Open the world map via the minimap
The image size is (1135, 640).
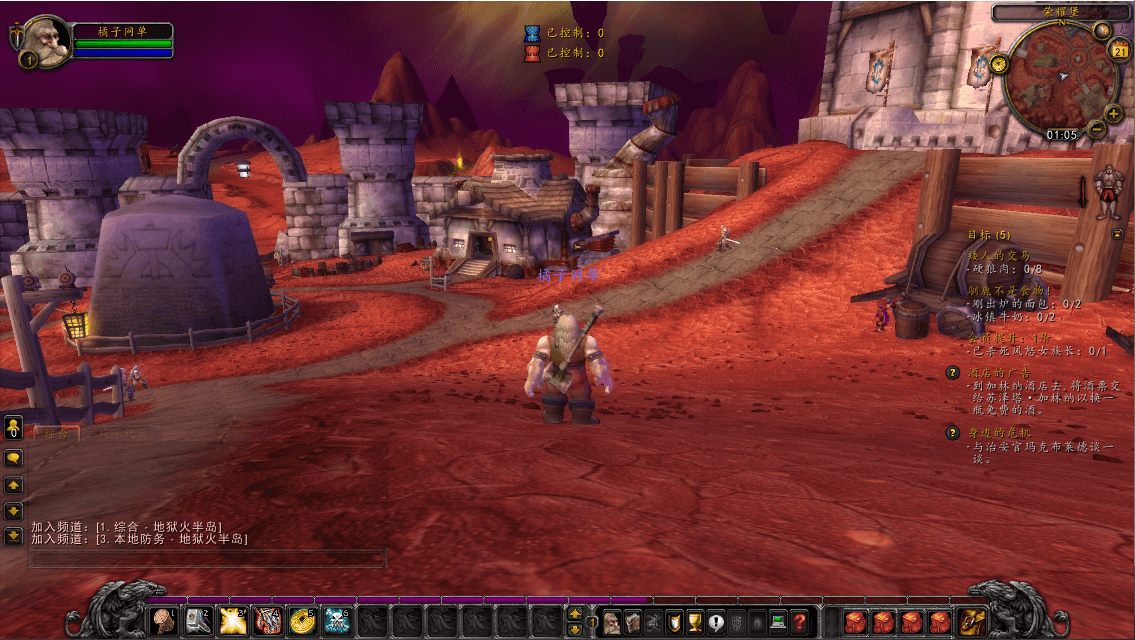pos(1063,76)
